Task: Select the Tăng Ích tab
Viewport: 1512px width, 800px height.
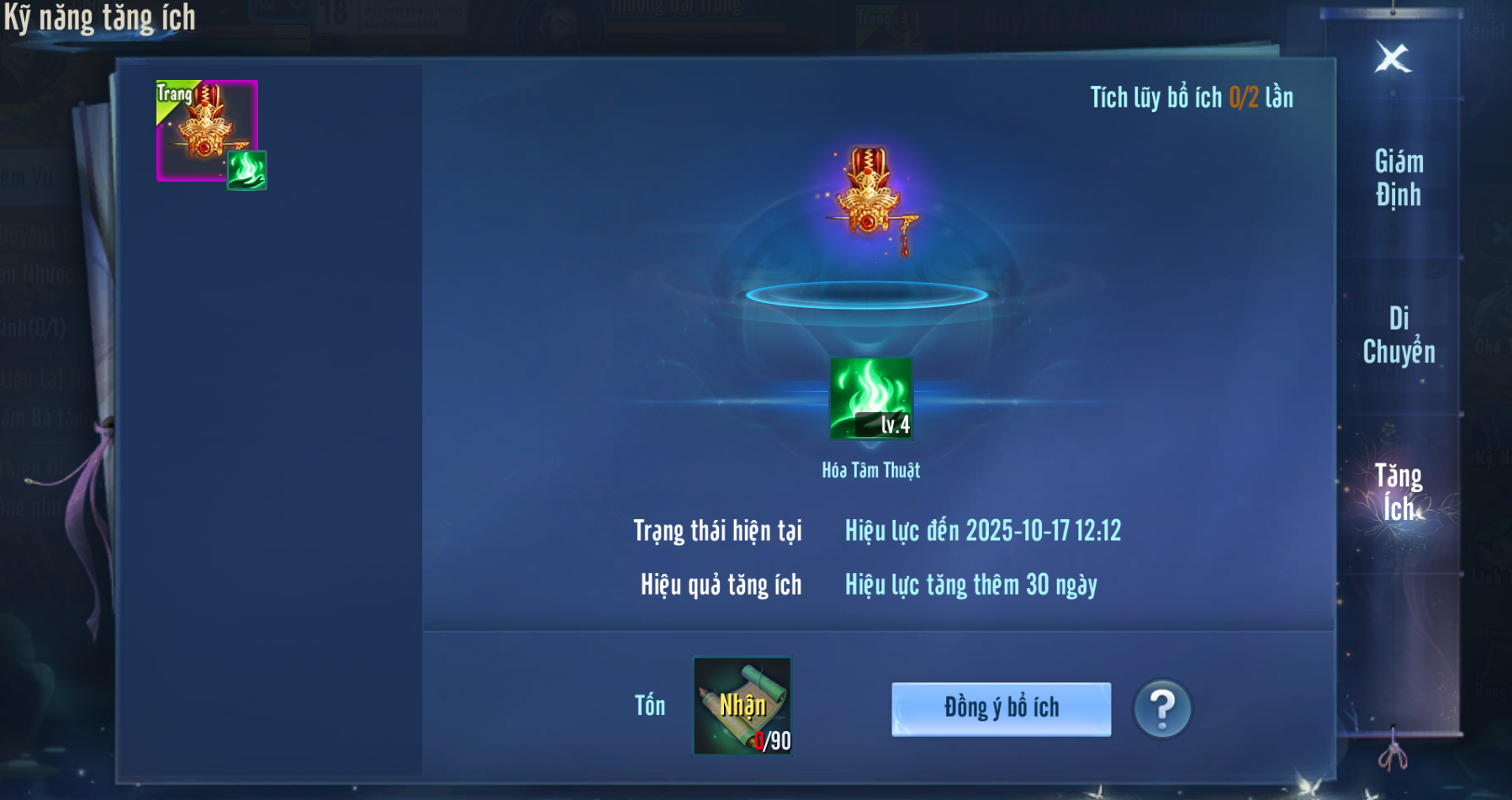Action: coord(1398,492)
